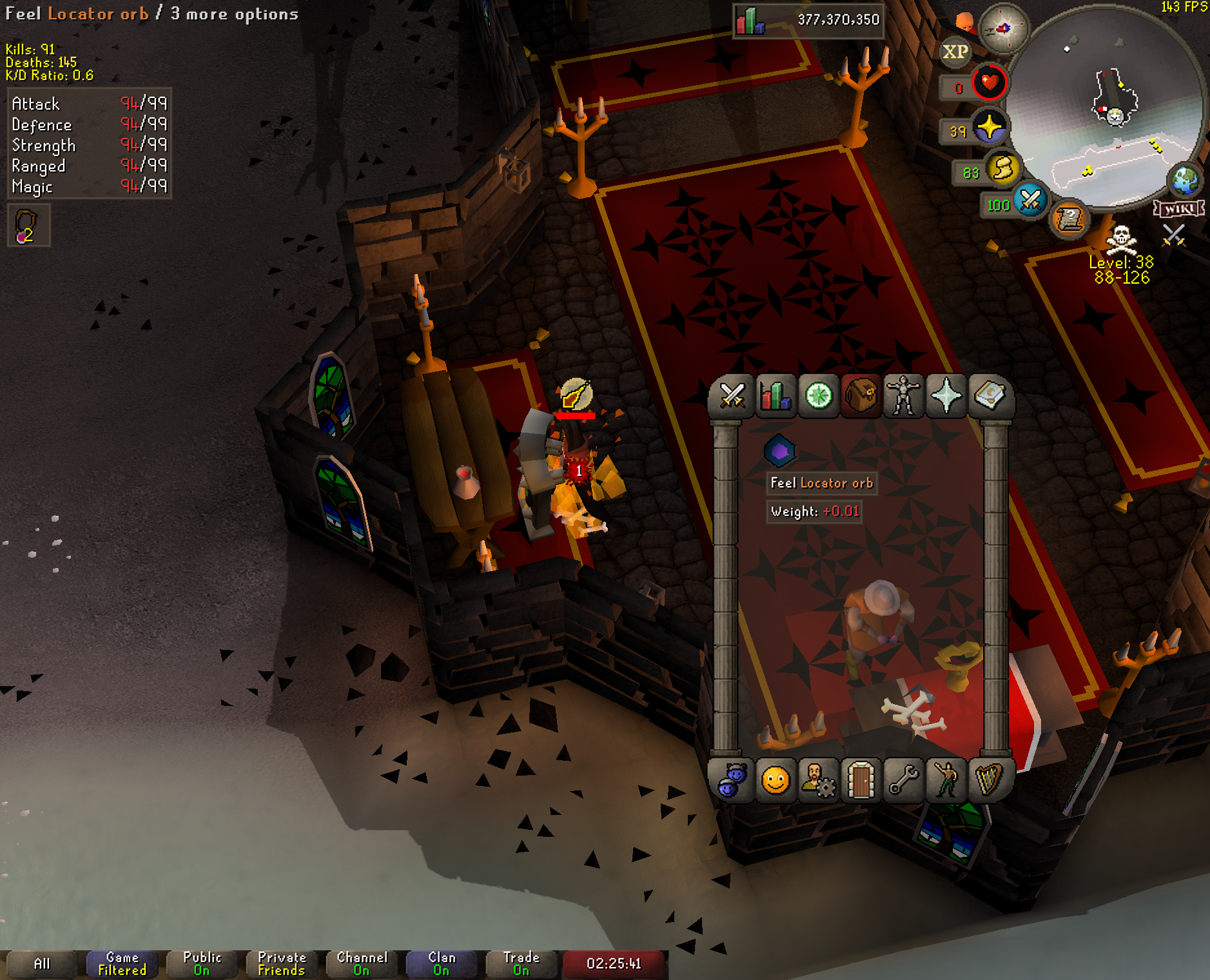Activate the Quick Prayers orb
The image size is (1210, 980).
(989, 128)
